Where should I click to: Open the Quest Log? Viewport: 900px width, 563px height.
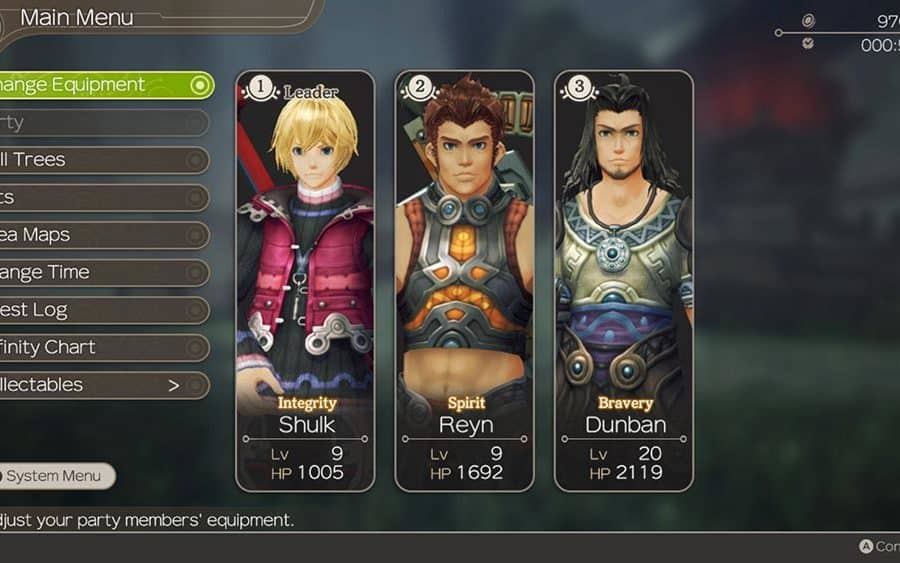click(100, 310)
